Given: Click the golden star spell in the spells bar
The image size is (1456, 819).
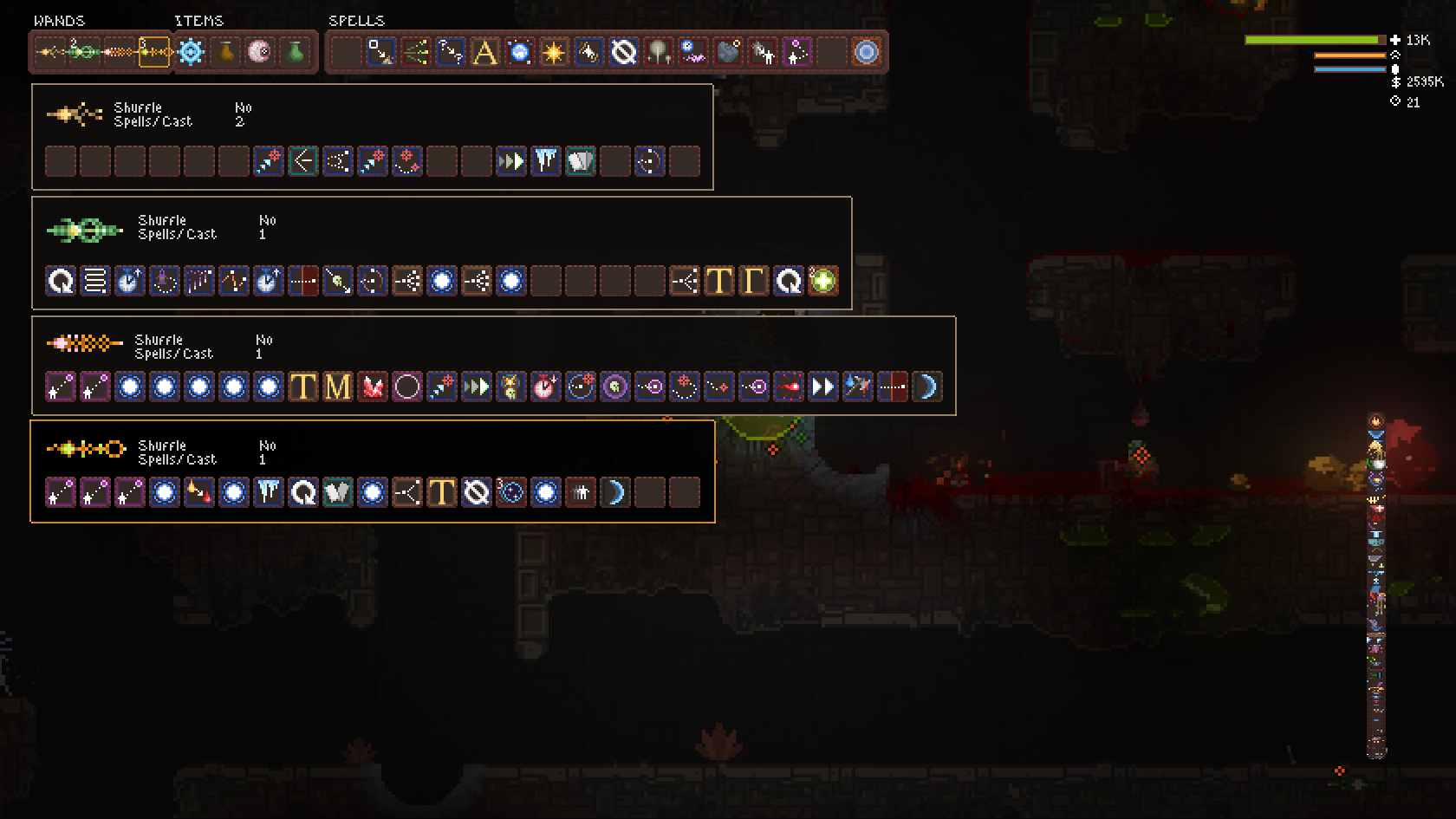Looking at the screenshot, I should [x=553, y=52].
